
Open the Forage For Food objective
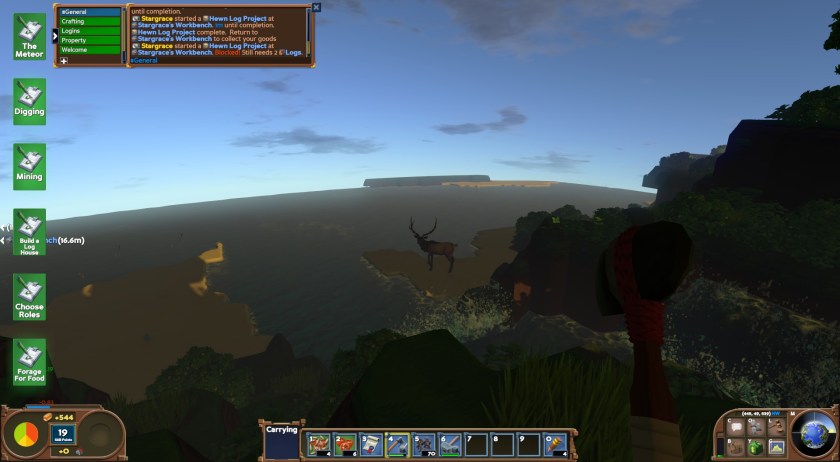[x=29, y=362]
